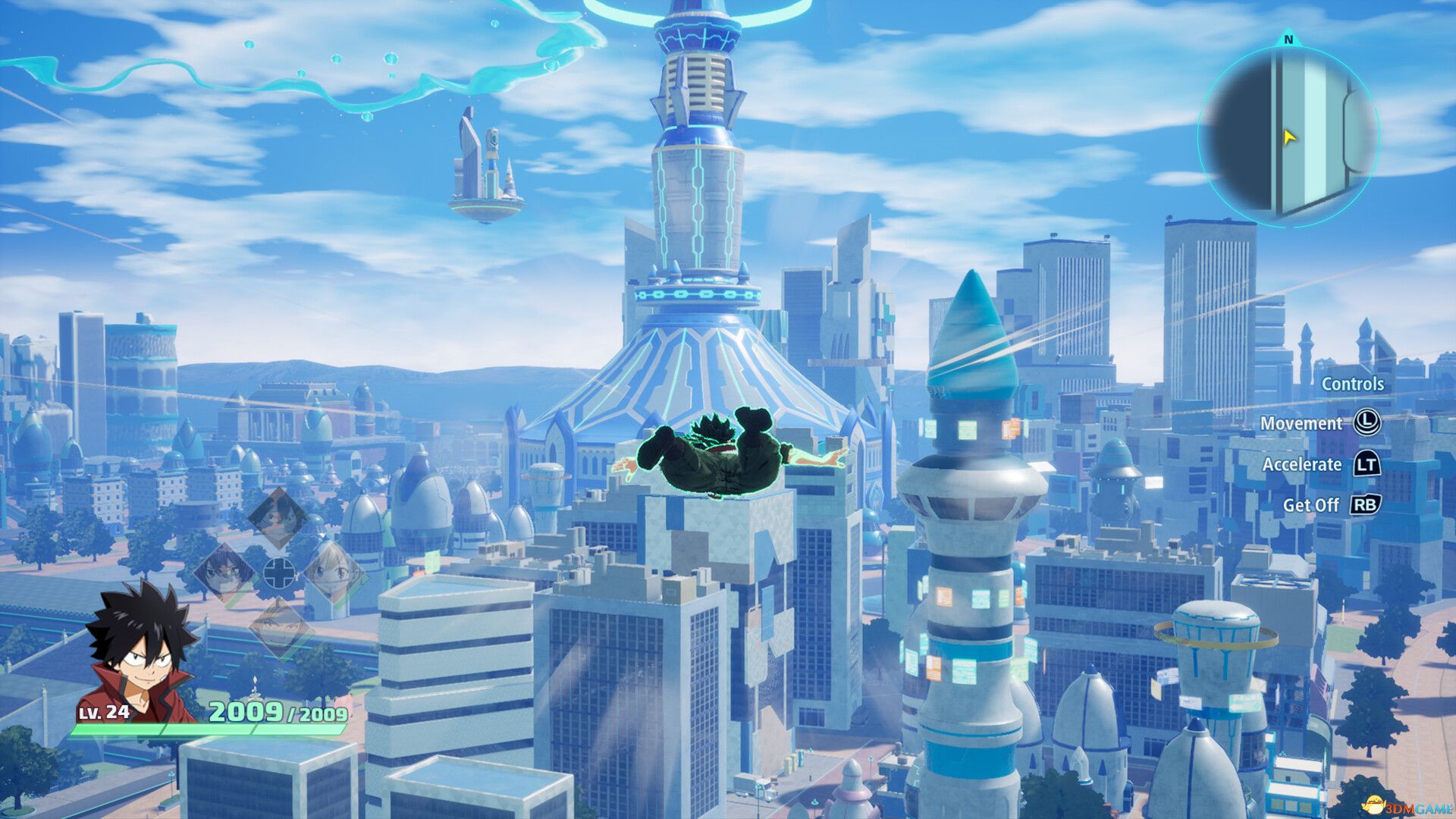The width and height of the screenshot is (1456, 819).
Task: Collapse the party member portrait cluster
Action: pyautogui.click(x=278, y=573)
